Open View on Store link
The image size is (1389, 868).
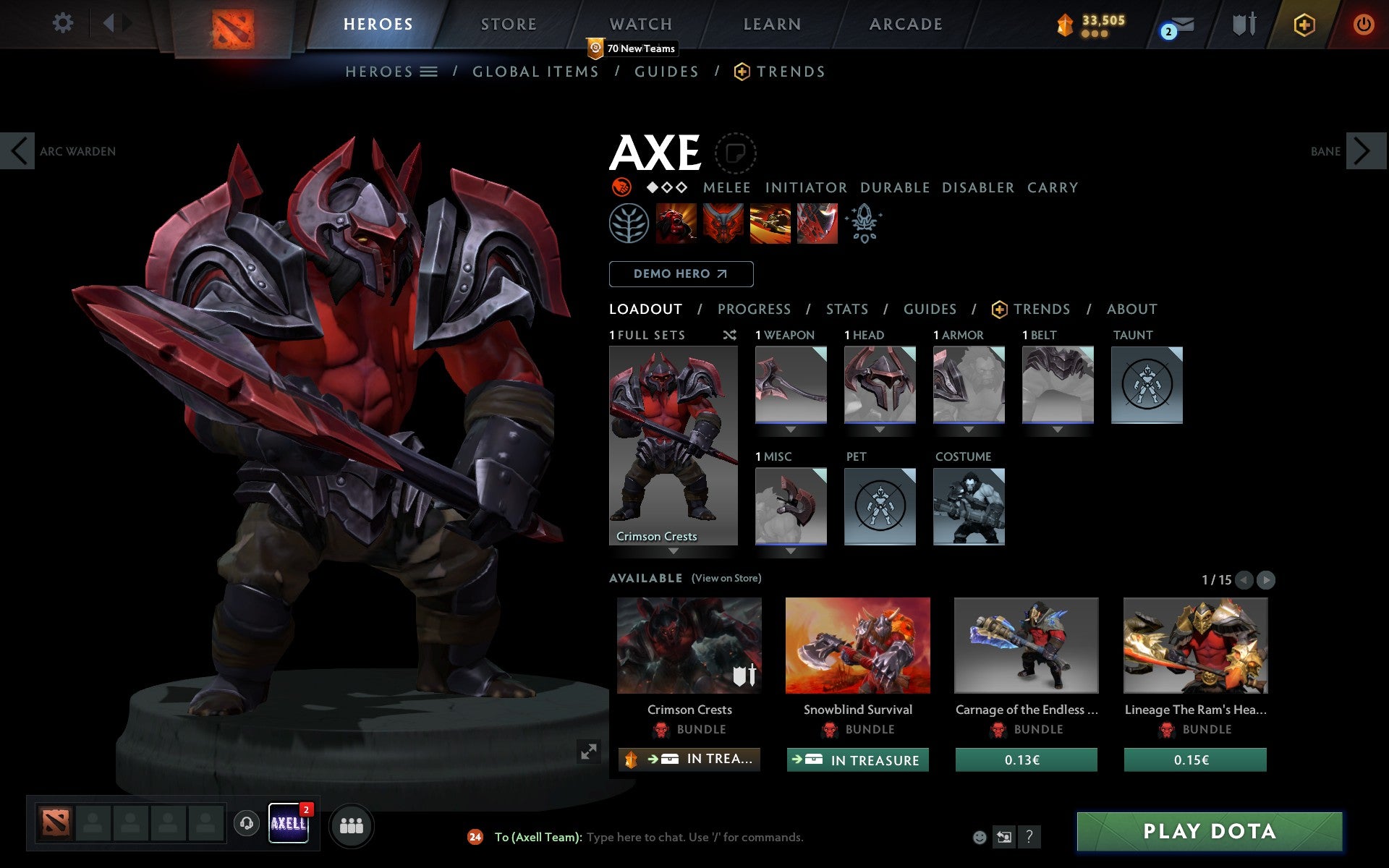(x=726, y=579)
